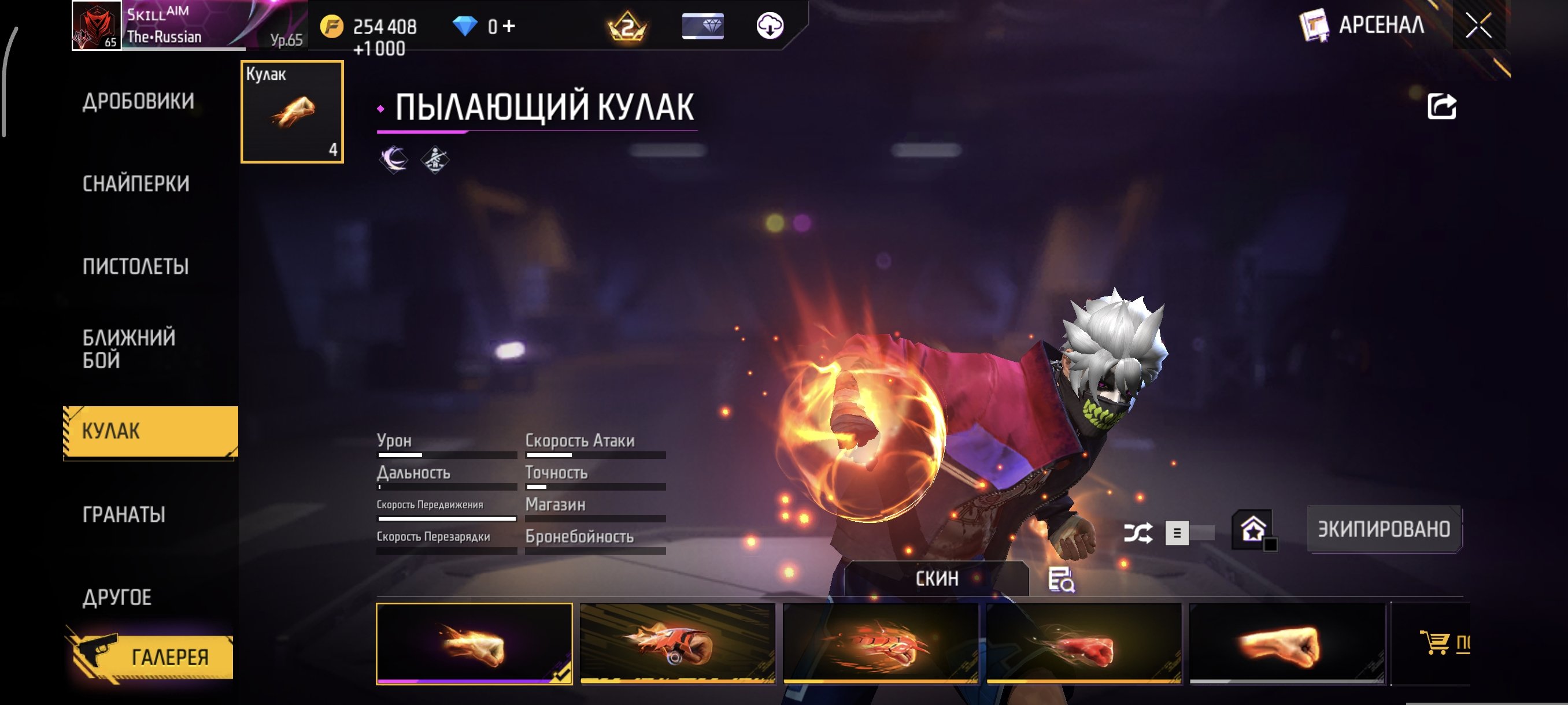Viewport: 1568px width, 705px height.
Task: Add diamonds with the plus button
Action: click(509, 26)
